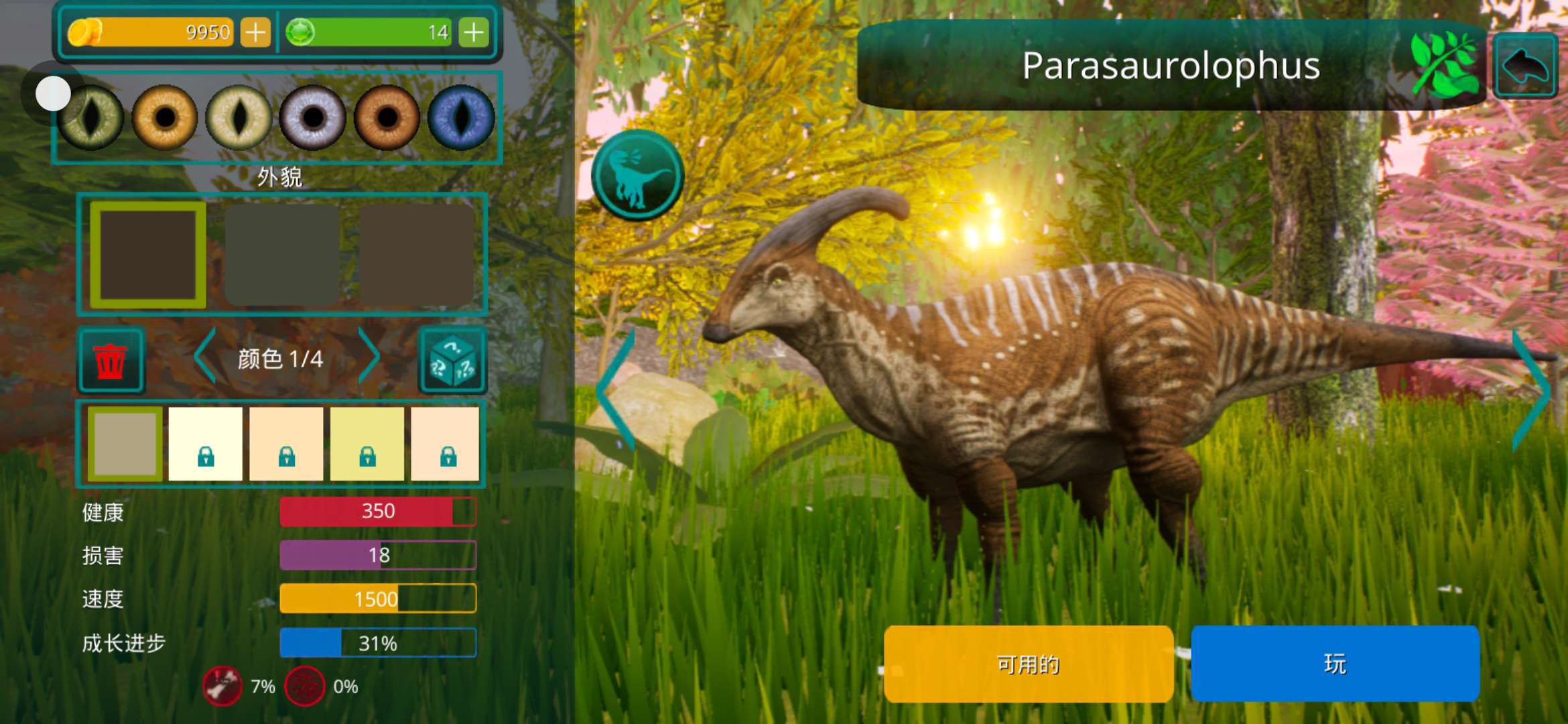Tap the white circle overlay button
The image size is (1568, 724).
53,93
